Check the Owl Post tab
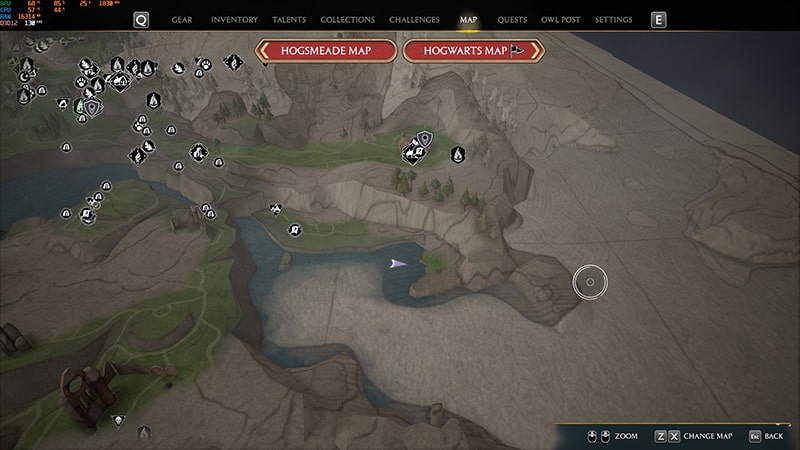This screenshot has height=450, width=800. pos(561,20)
